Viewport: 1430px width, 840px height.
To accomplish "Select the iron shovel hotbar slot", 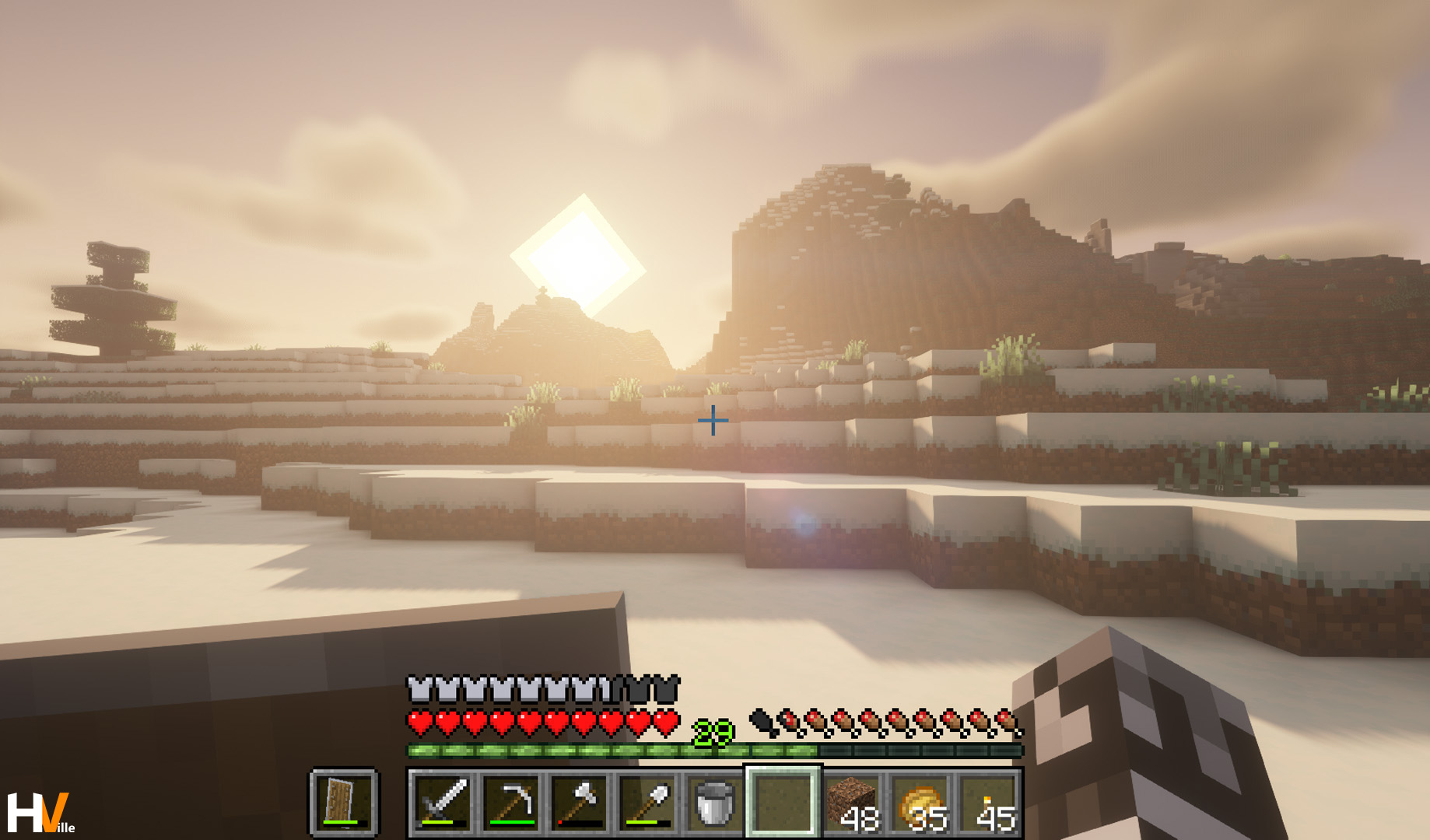I will (x=647, y=803).
